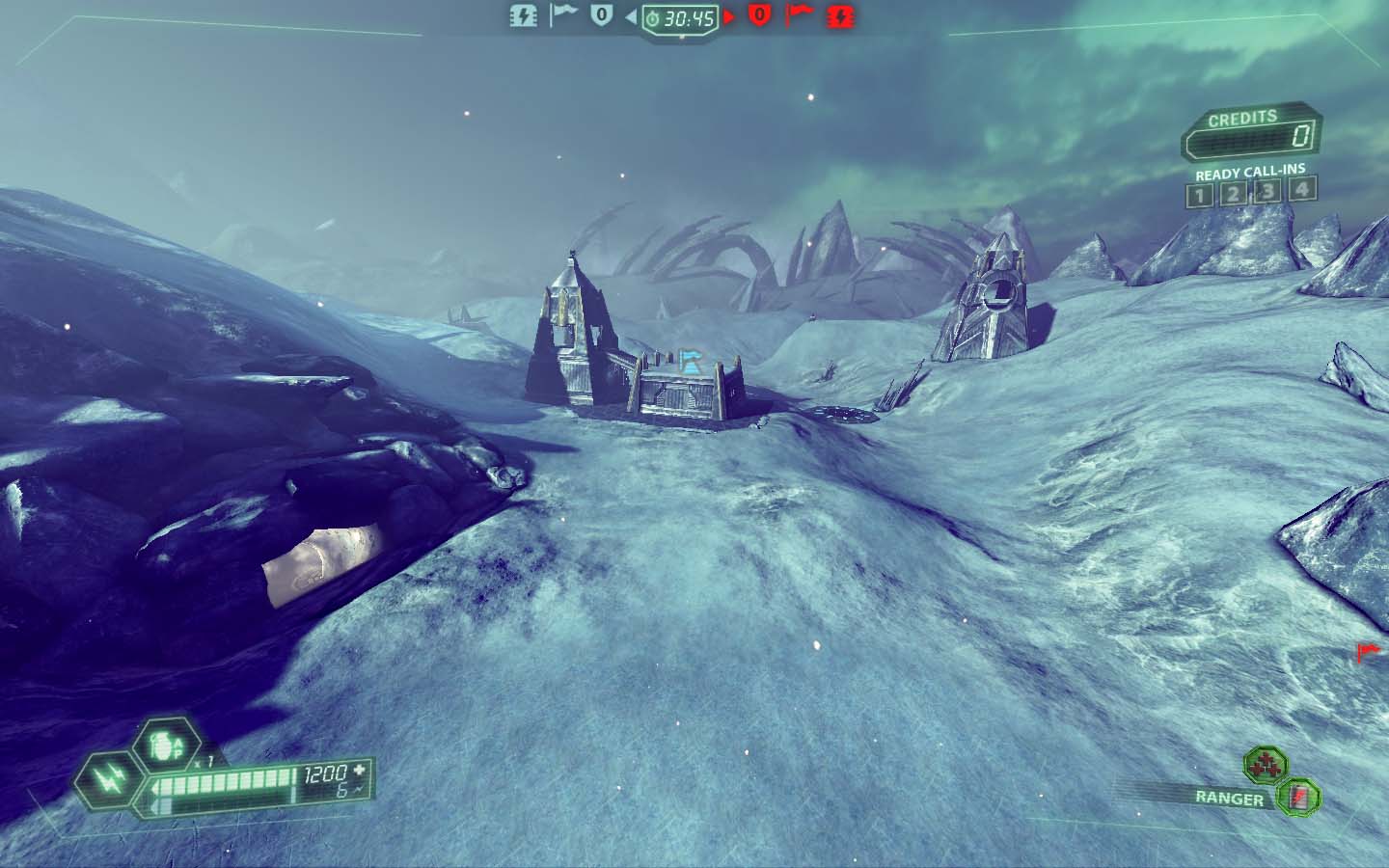Choose call-in slot number 3

coord(1267,190)
